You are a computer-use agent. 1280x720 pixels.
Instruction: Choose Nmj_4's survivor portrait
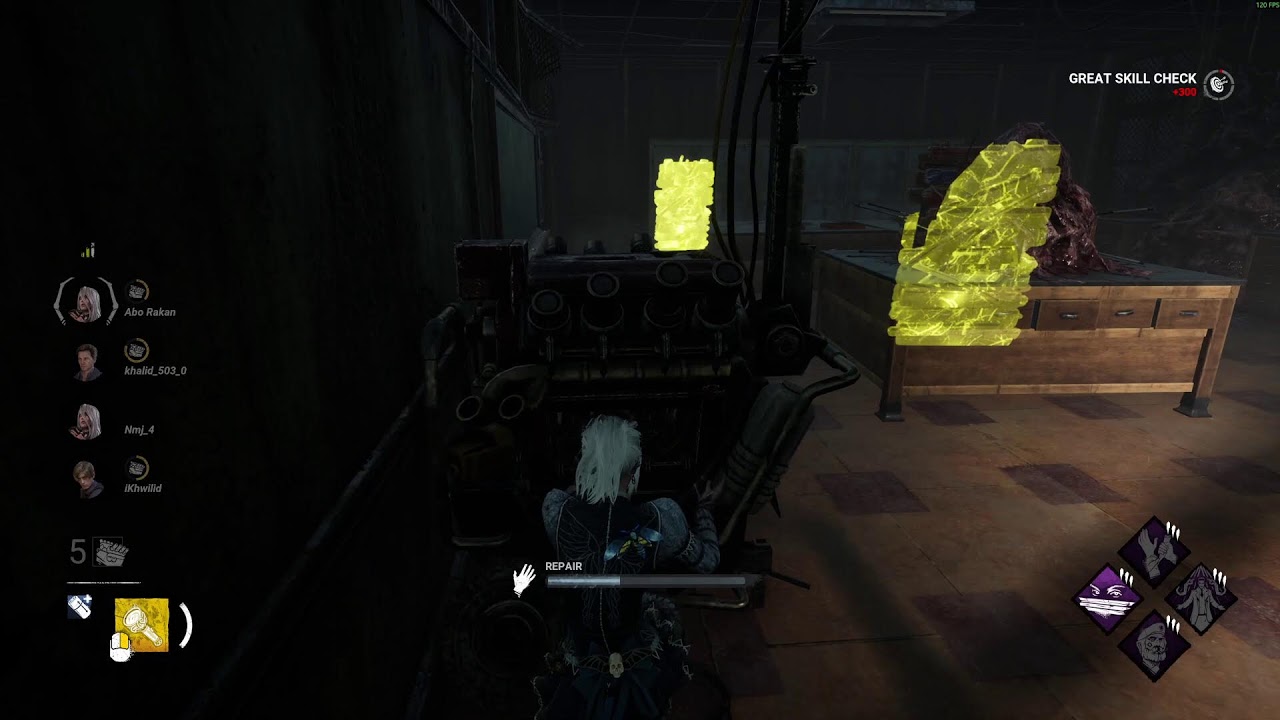click(87, 421)
